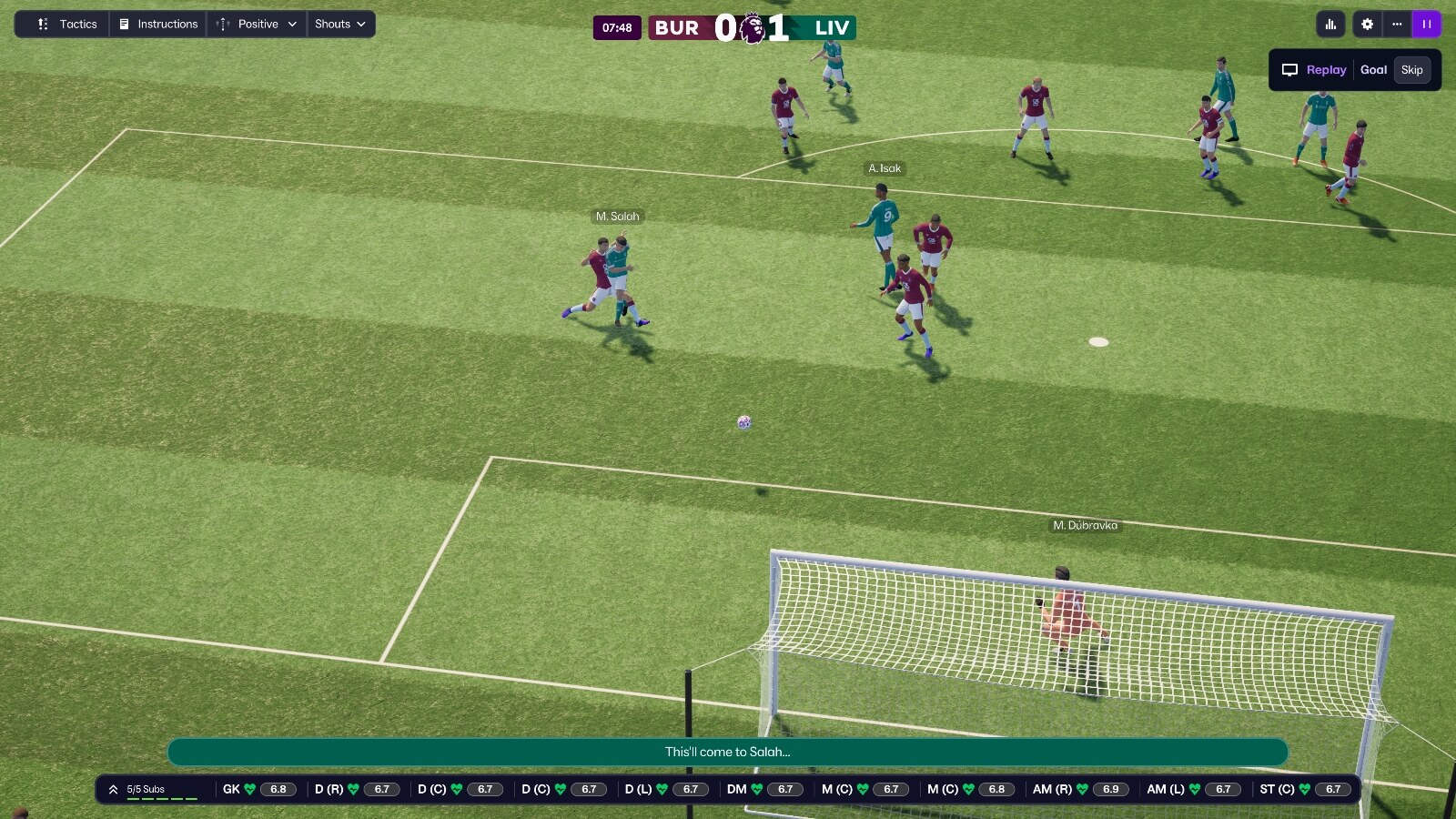Click the M. Salah player name label
This screenshot has width=1456, height=819.
[x=618, y=216]
